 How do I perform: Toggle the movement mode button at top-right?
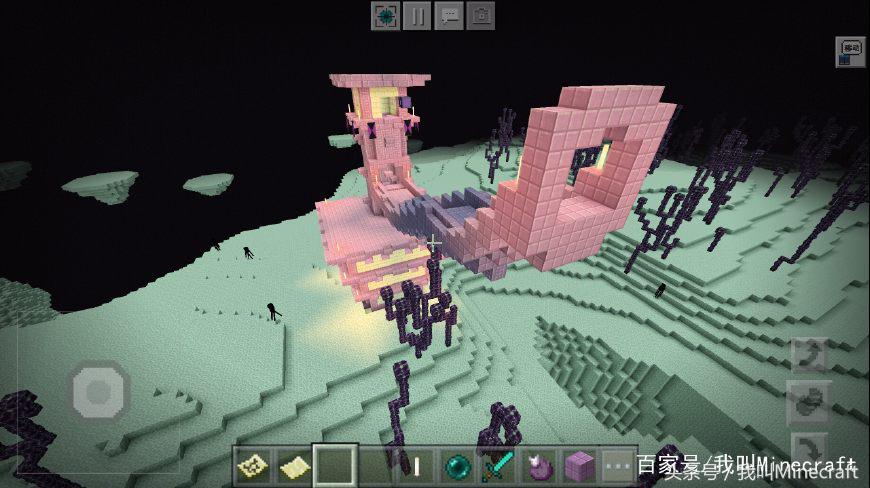tap(850, 52)
